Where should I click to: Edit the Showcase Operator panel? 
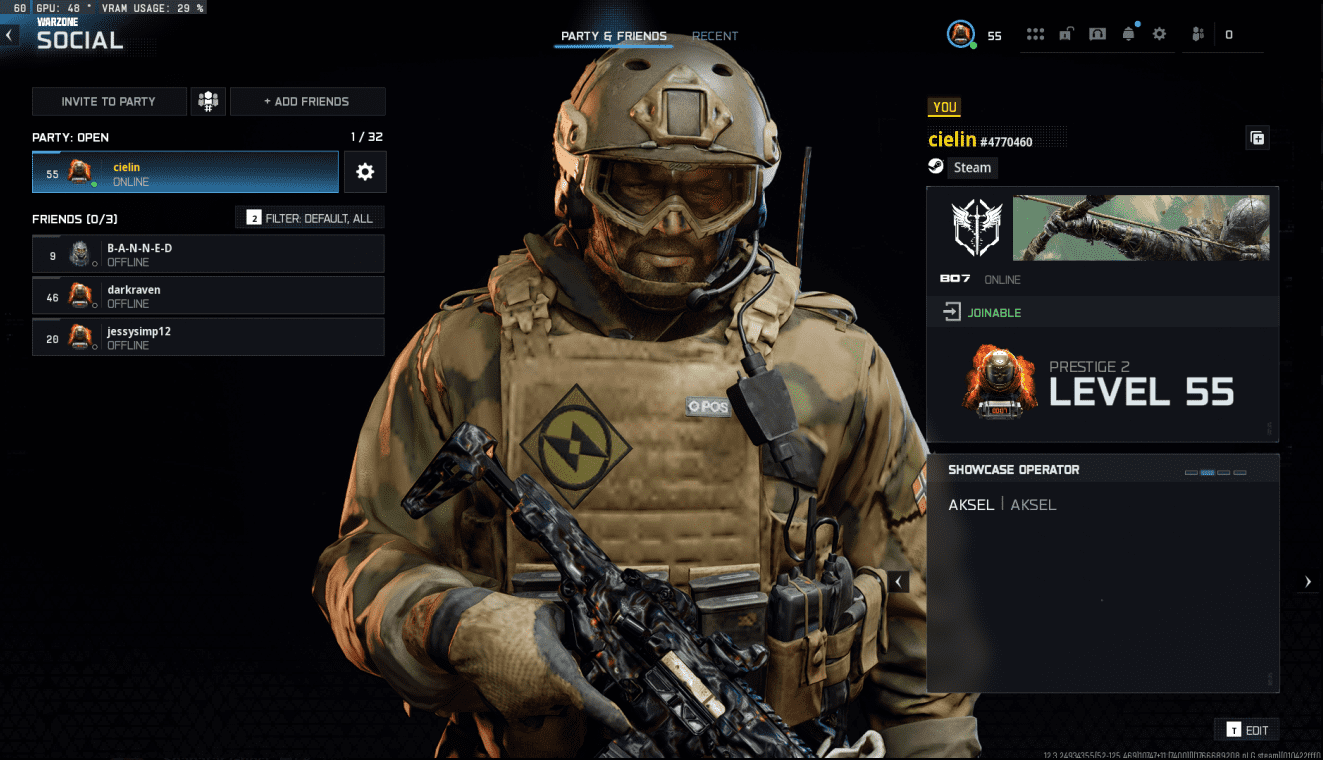click(1246, 730)
